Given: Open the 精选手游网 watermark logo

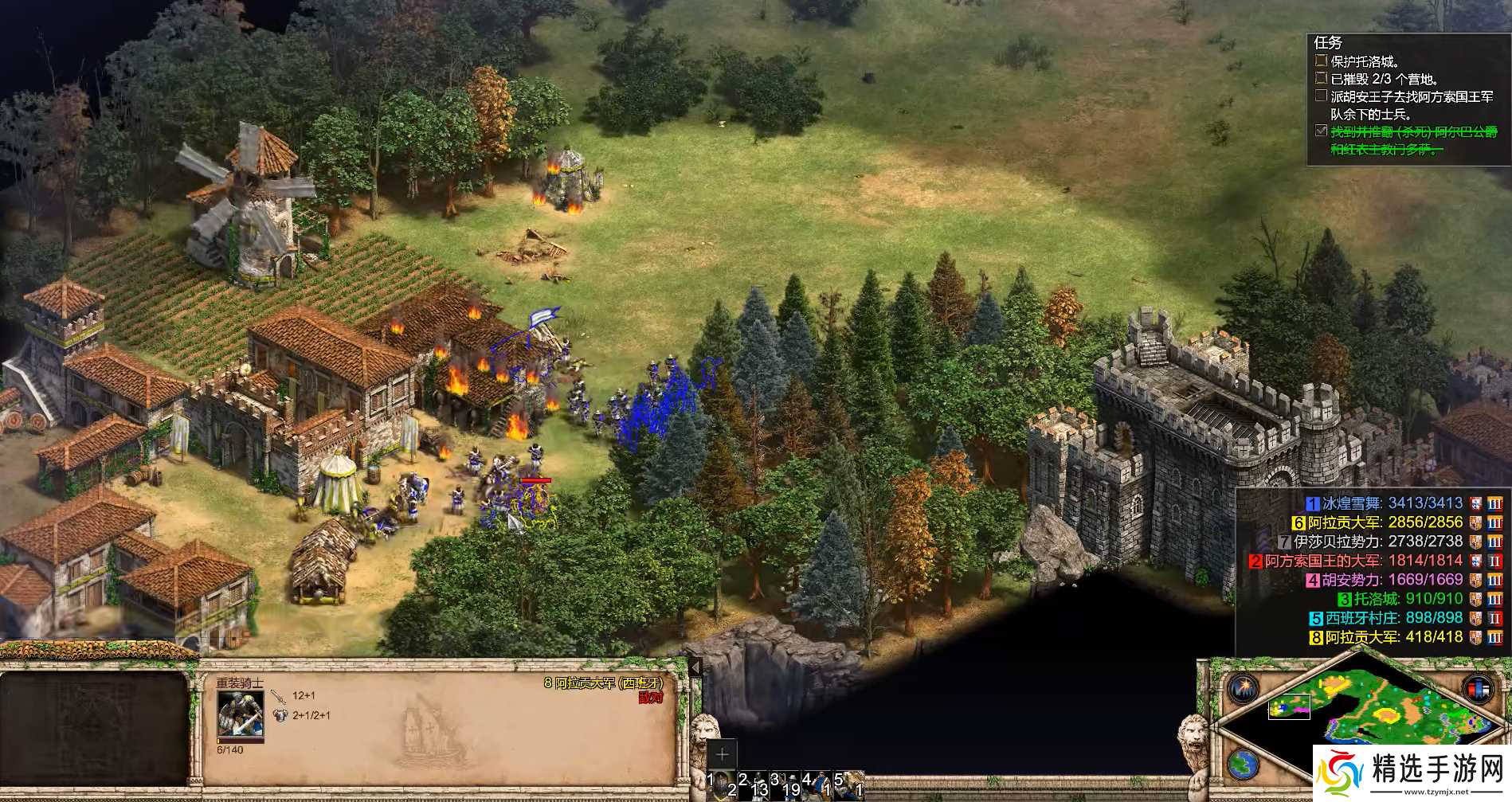Looking at the screenshot, I should click(1411, 773).
